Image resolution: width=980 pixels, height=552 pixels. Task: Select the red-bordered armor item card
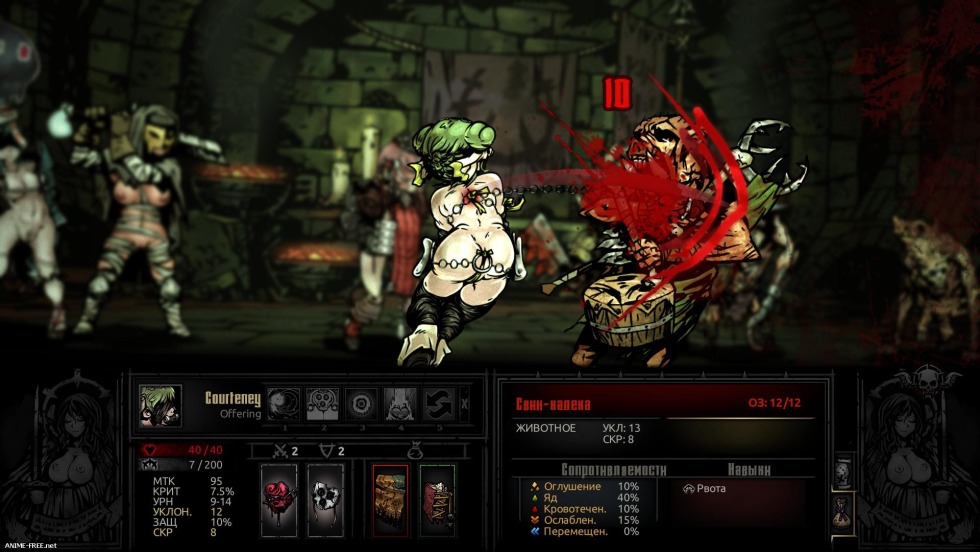390,499
